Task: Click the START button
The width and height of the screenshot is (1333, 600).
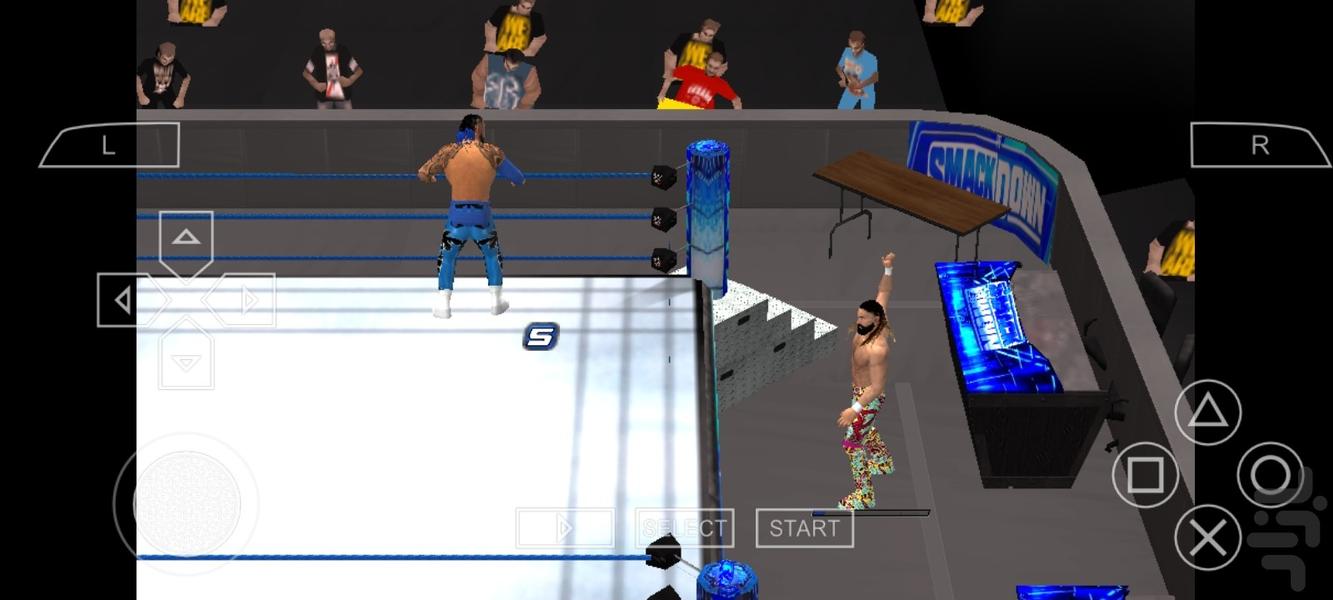Action: point(805,528)
